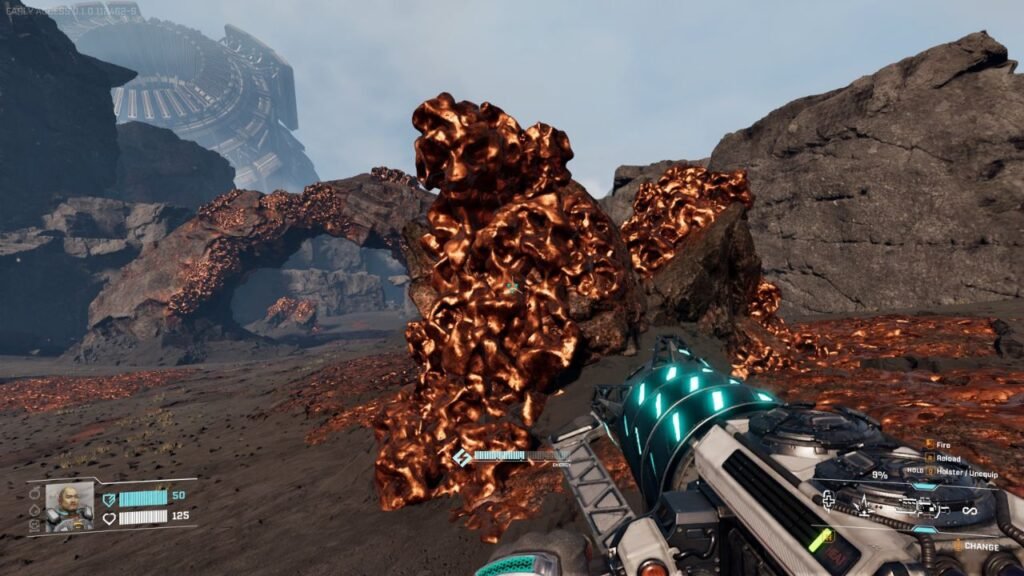Click the droplet status icon beside portrait

pyautogui.click(x=34, y=510)
